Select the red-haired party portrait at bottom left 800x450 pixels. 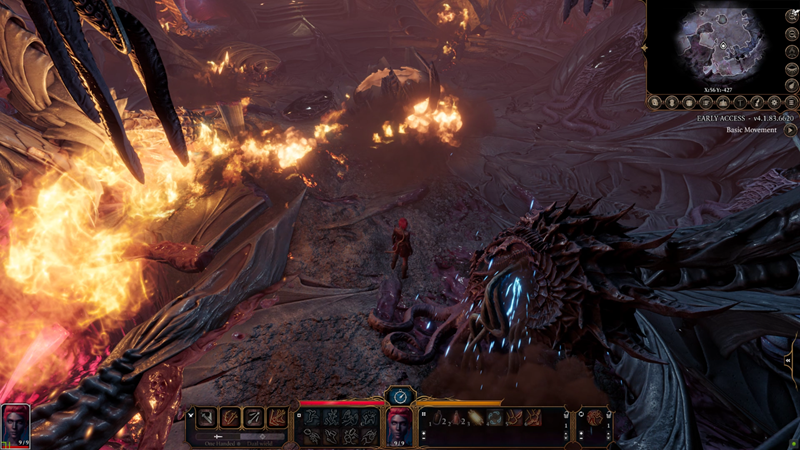(x=16, y=420)
